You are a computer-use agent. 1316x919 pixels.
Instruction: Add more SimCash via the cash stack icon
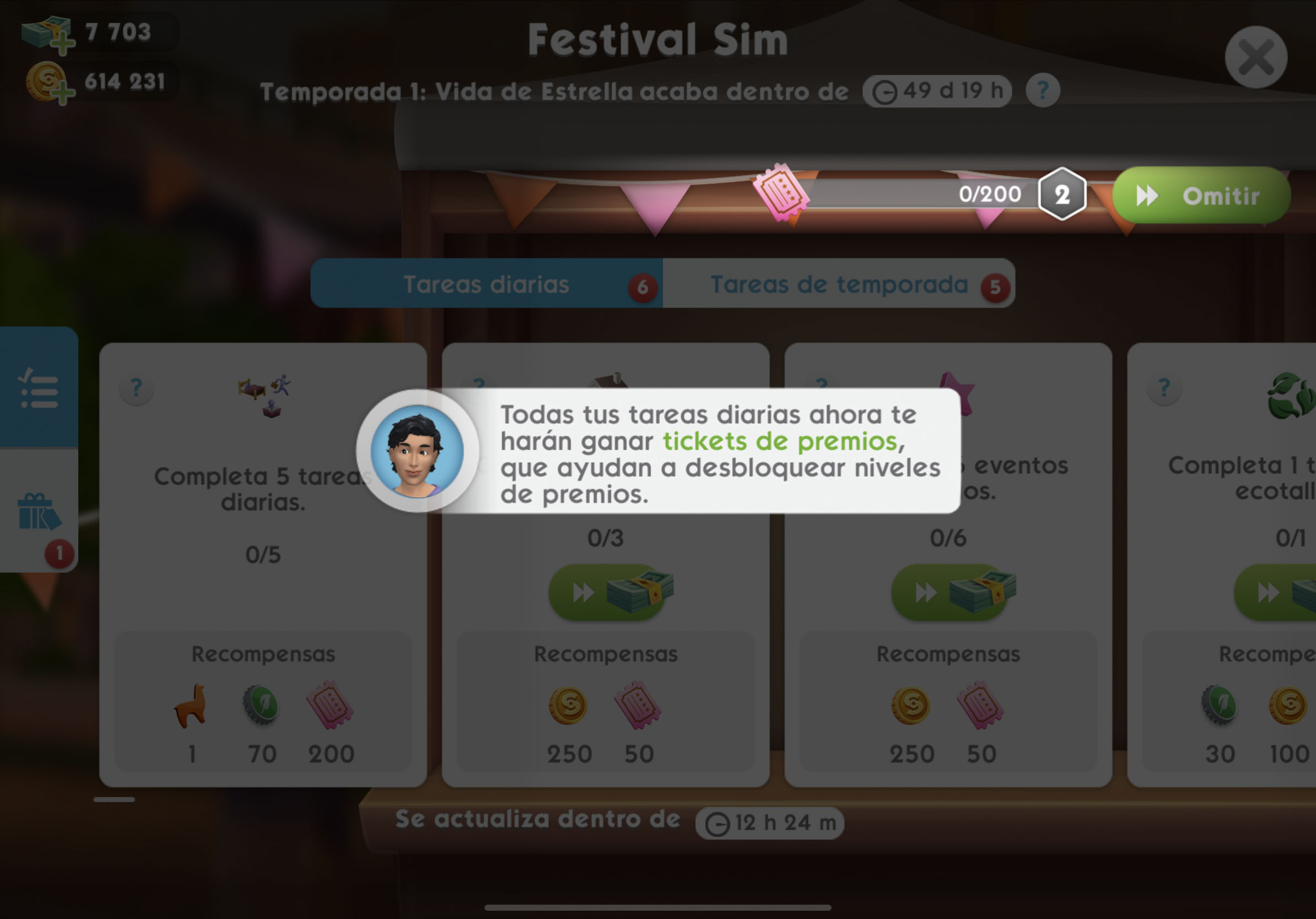click(x=48, y=34)
